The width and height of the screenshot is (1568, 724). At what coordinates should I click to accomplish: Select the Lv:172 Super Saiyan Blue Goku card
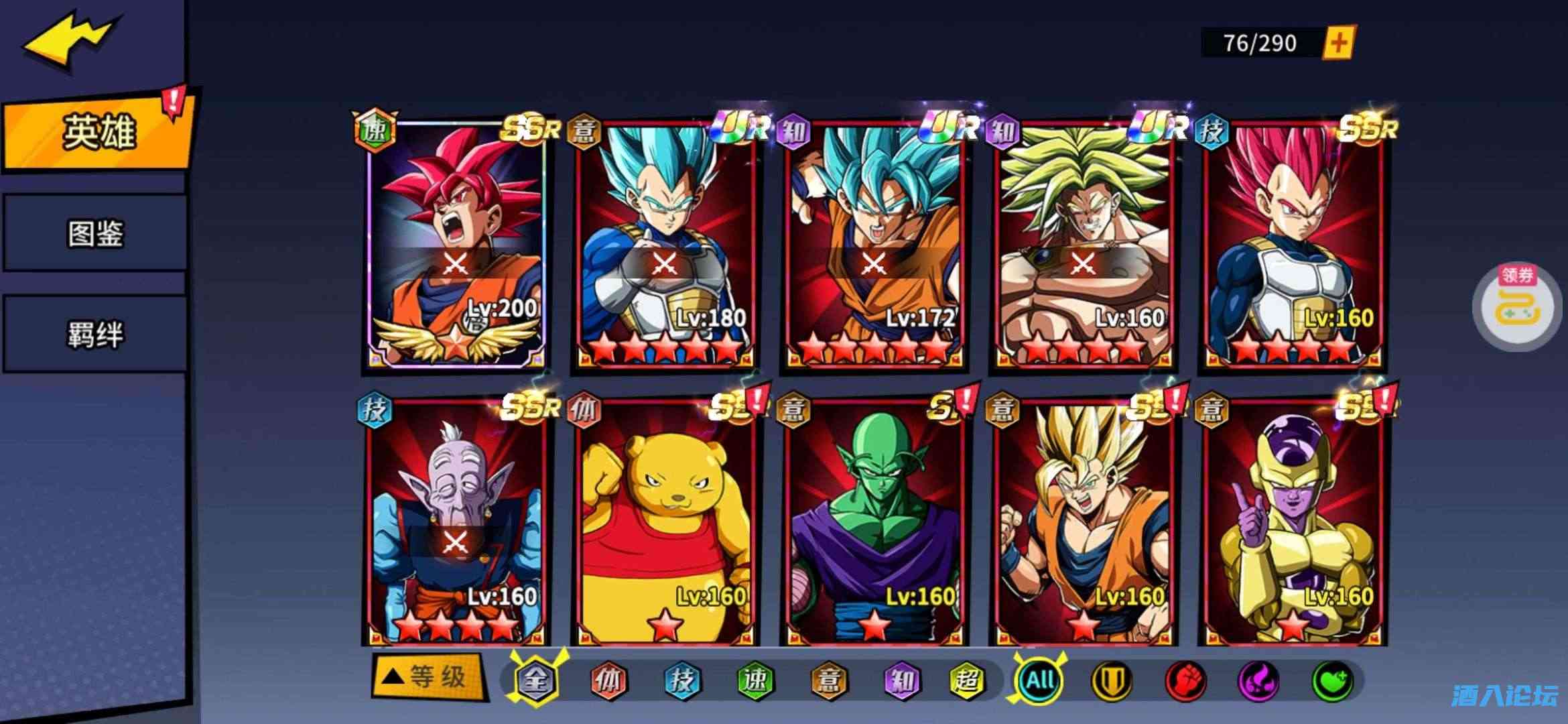point(874,245)
